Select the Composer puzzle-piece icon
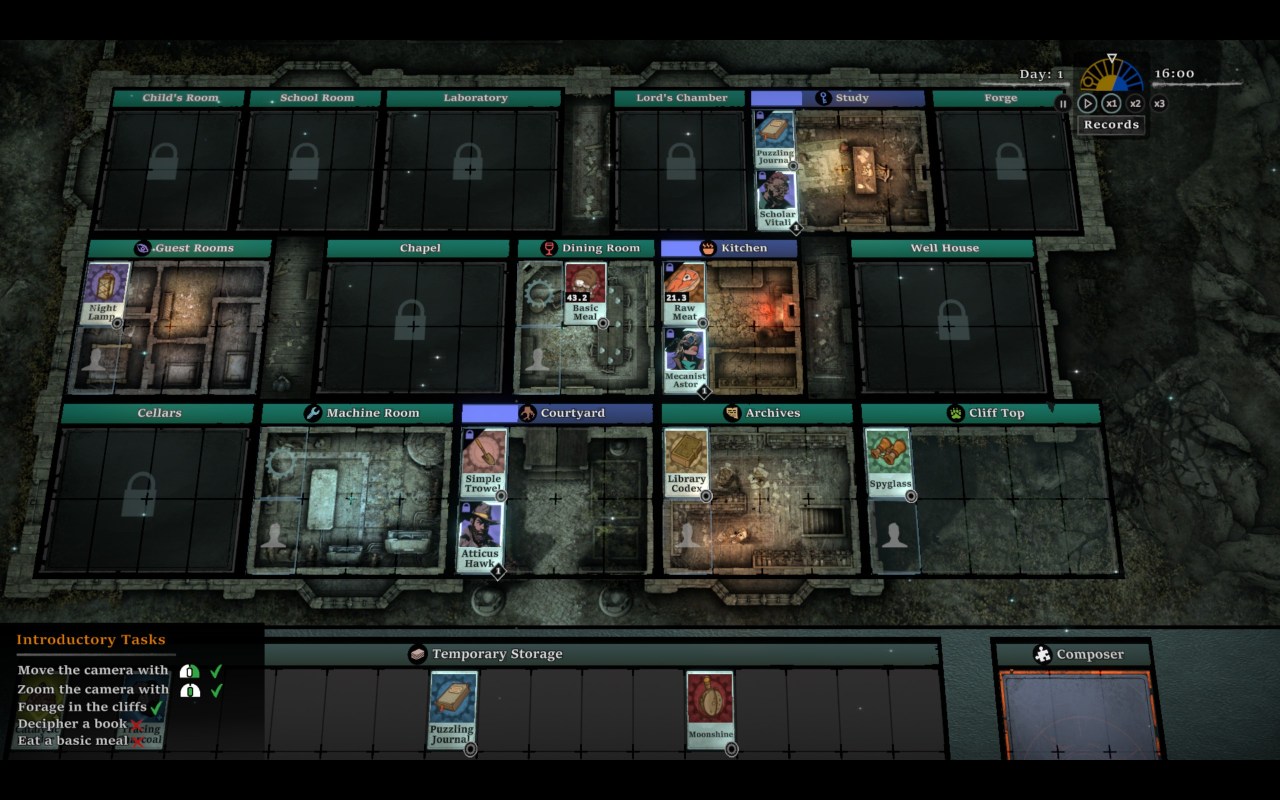 click(x=1040, y=654)
